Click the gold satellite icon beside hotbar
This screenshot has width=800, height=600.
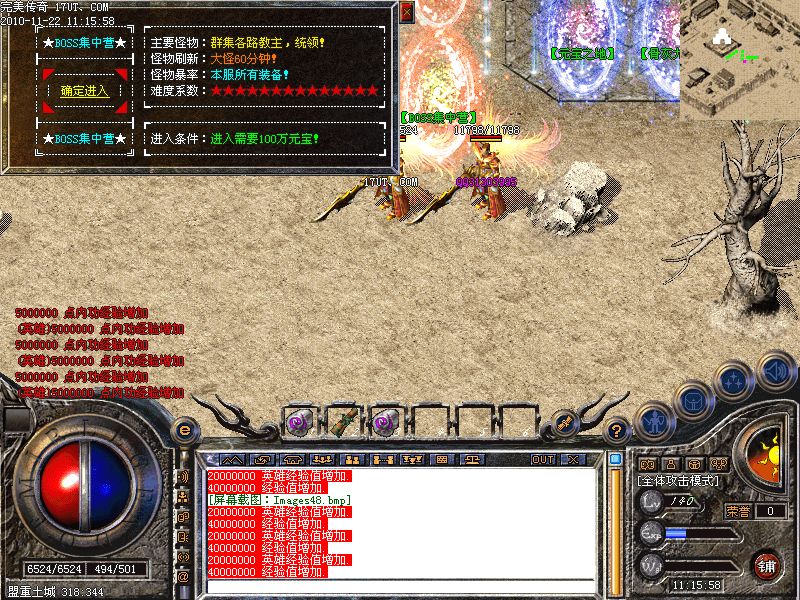[x=565, y=422]
